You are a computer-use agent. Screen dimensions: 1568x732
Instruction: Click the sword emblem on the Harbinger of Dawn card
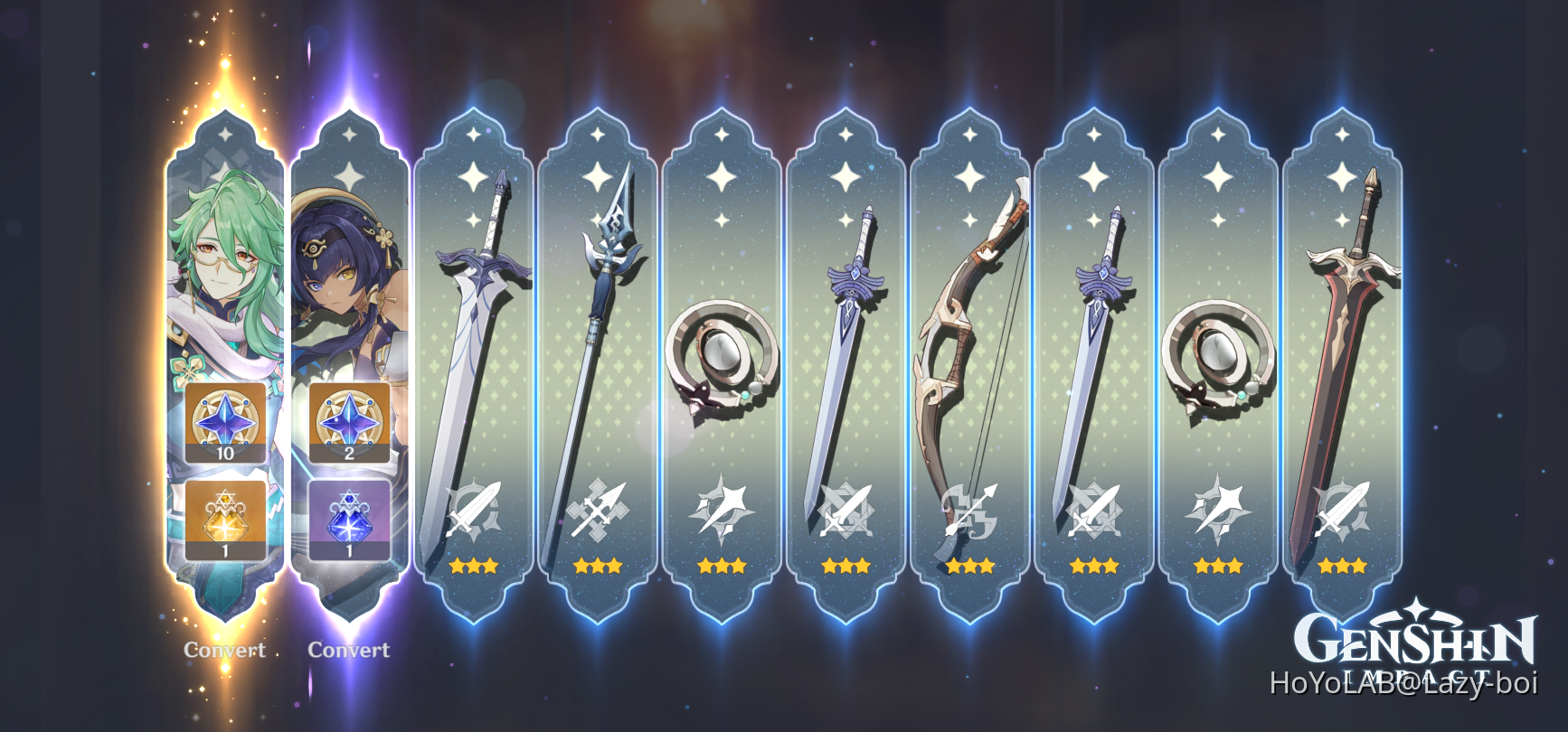[x=473, y=506]
